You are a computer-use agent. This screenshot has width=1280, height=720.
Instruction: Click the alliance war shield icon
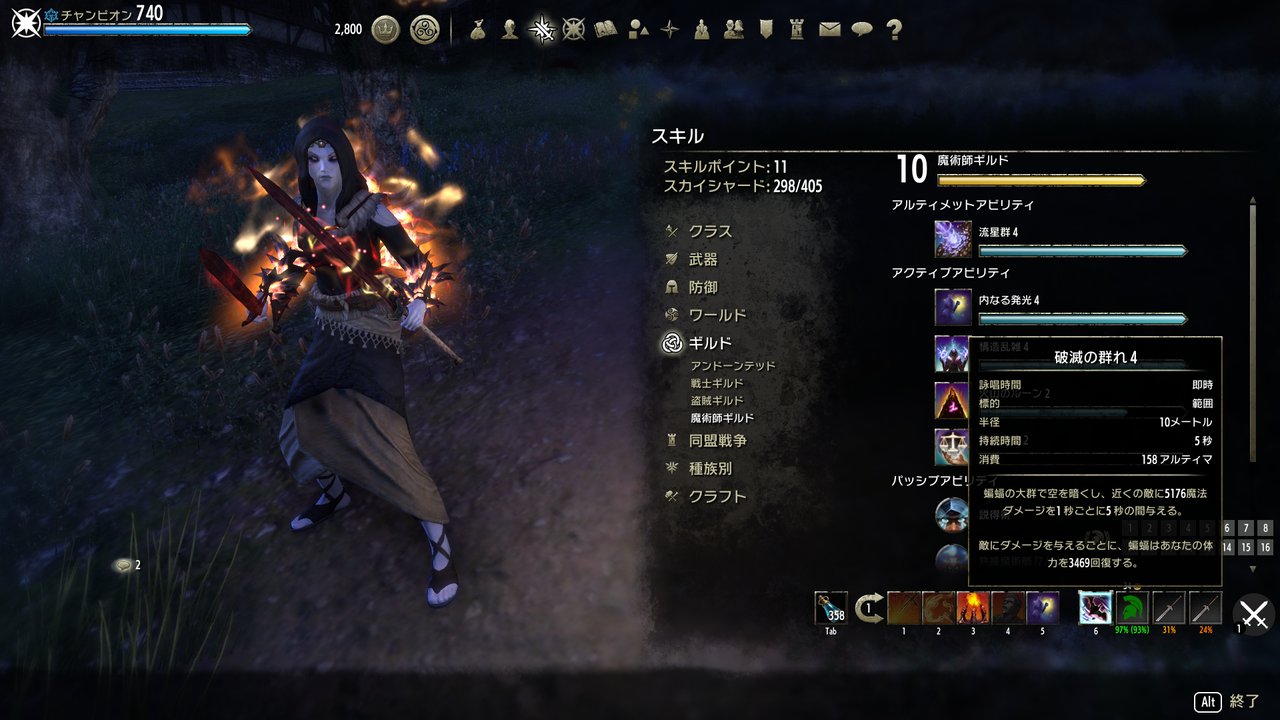point(766,30)
